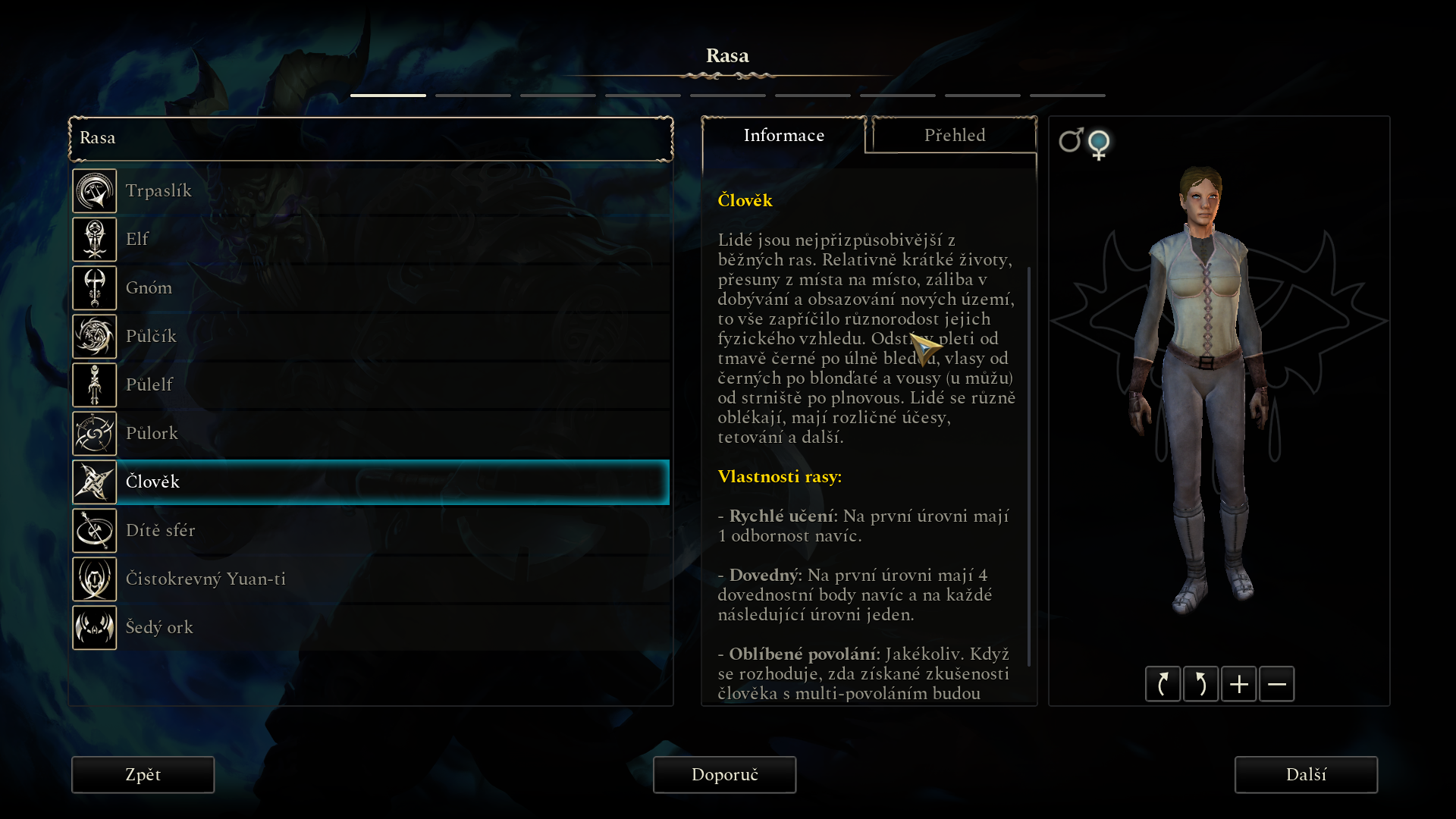Select Čistokrevný Yuan-ti race
This screenshot has width=1456, height=819.
(x=370, y=579)
